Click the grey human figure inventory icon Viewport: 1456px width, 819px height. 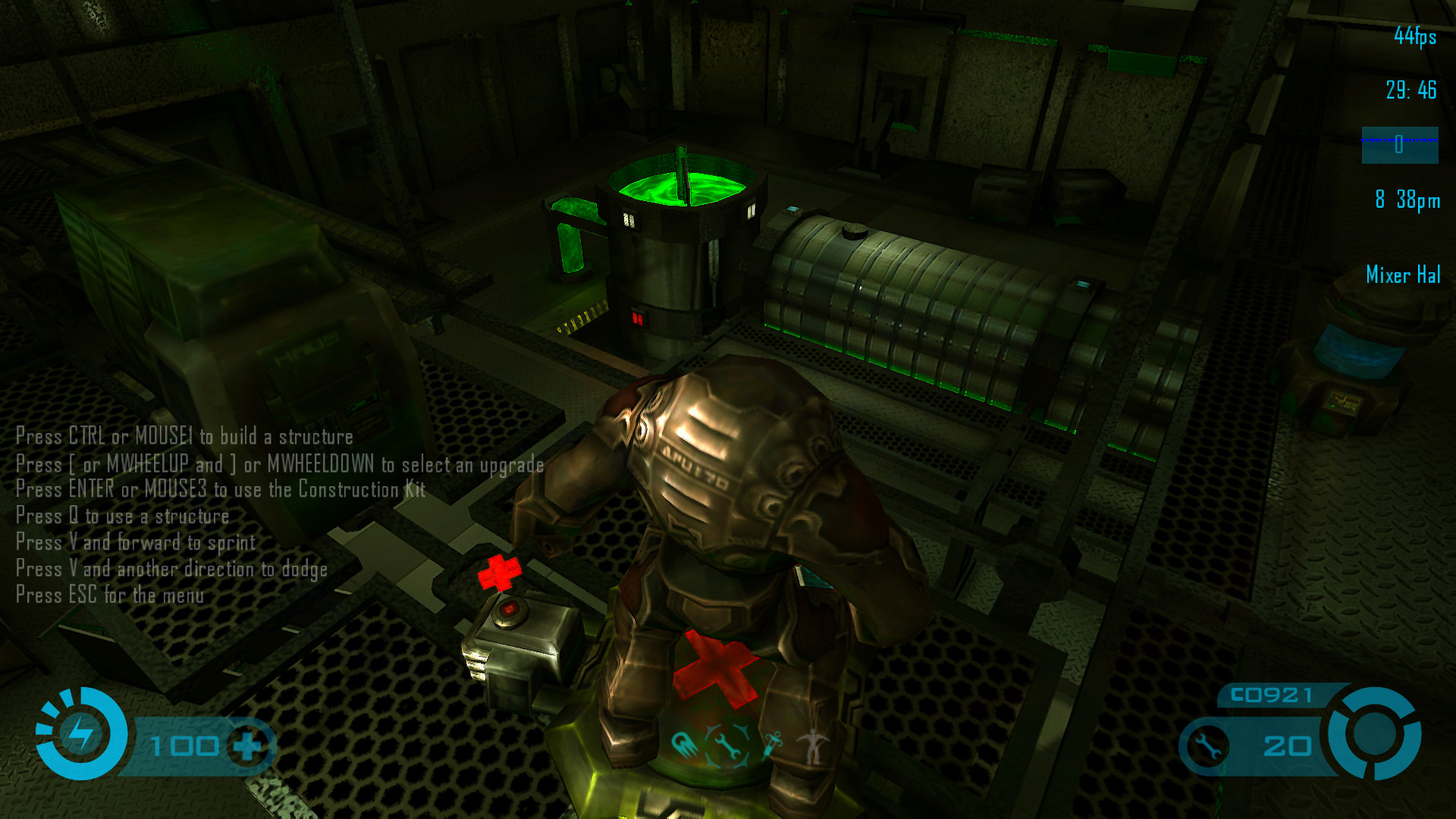tap(814, 746)
